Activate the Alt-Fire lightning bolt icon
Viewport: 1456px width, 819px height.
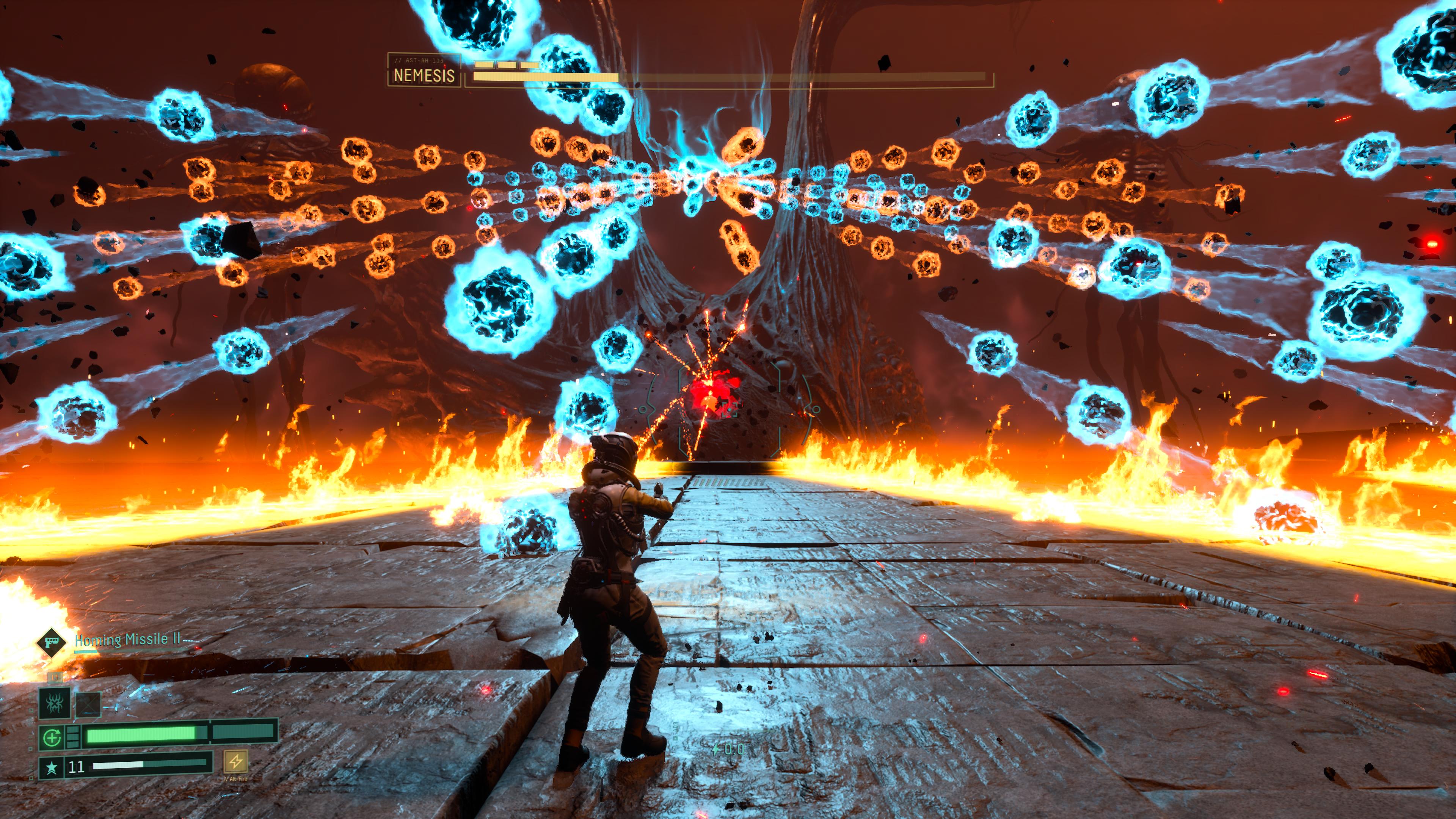[x=236, y=761]
